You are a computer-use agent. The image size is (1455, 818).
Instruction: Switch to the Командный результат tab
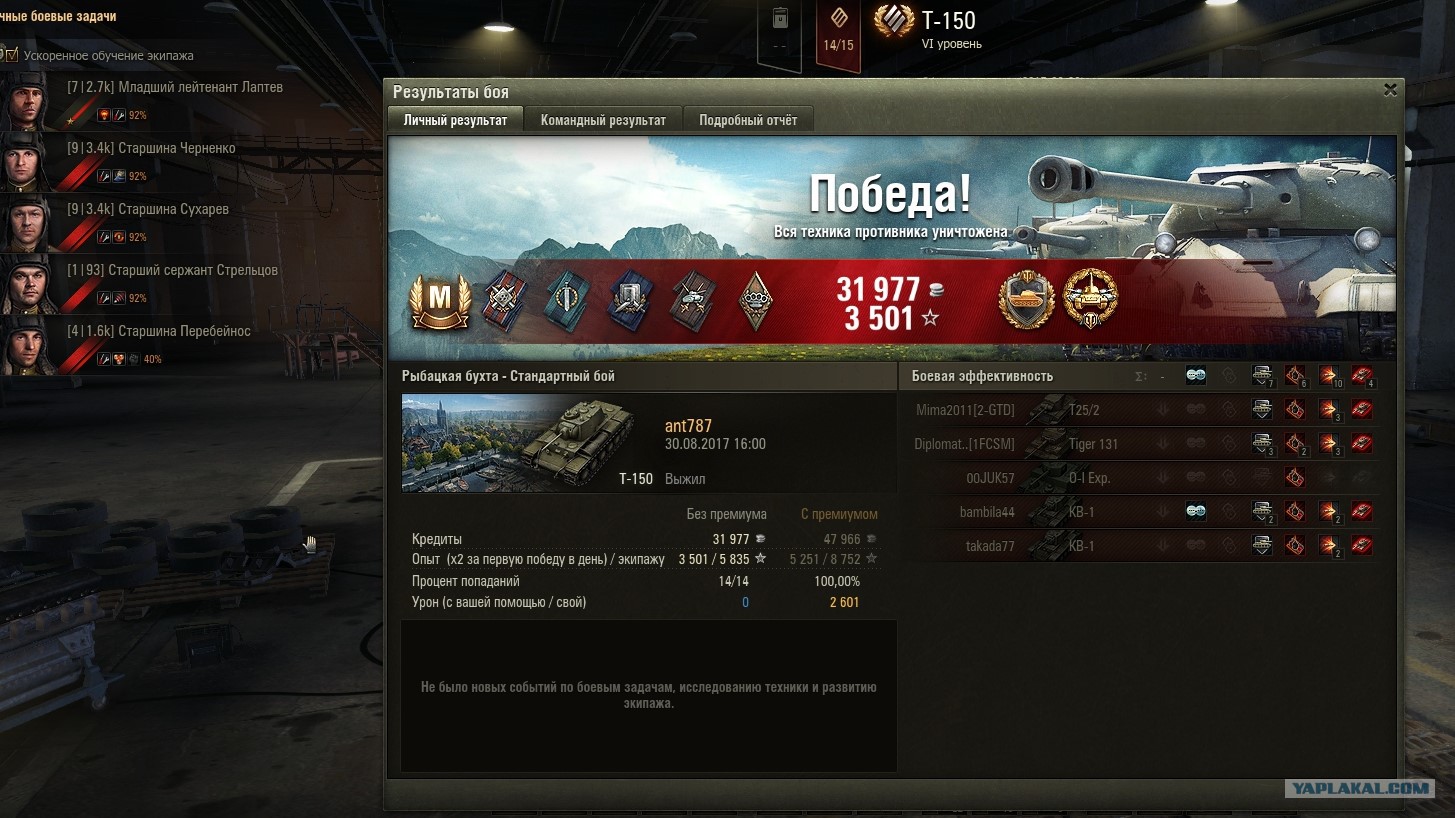603,120
